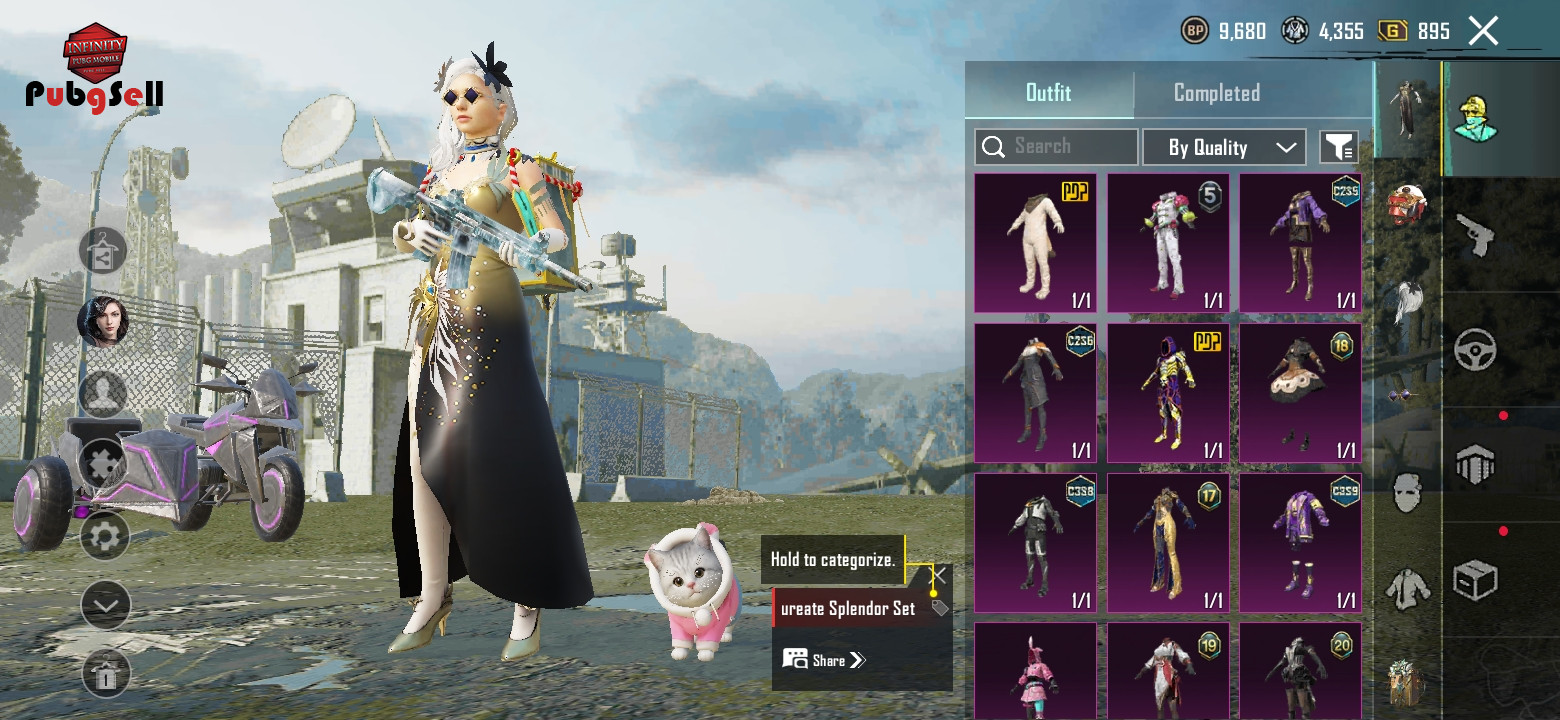
Task: Select the Outfit tab
Action: click(x=1048, y=93)
